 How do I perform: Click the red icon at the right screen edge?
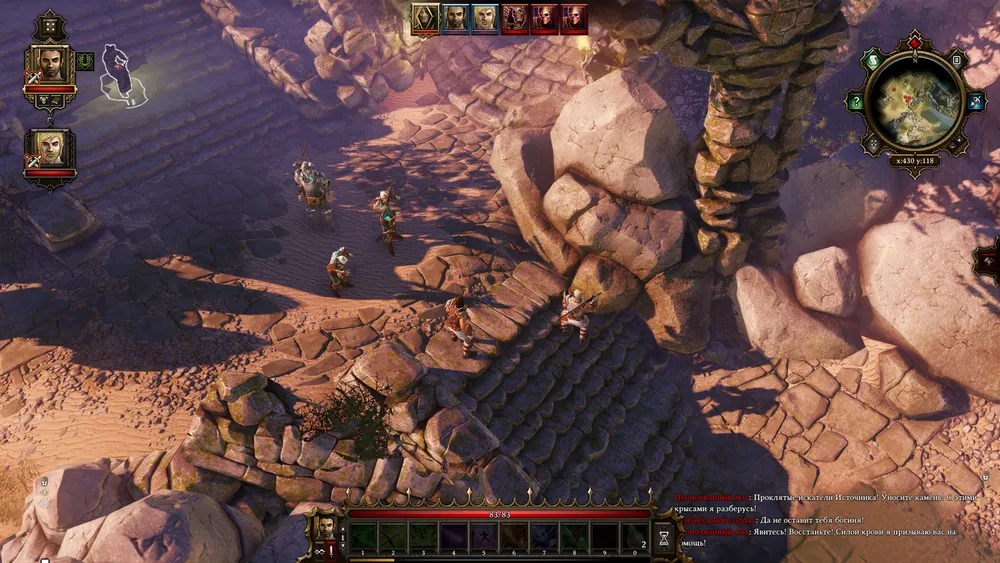[989, 258]
